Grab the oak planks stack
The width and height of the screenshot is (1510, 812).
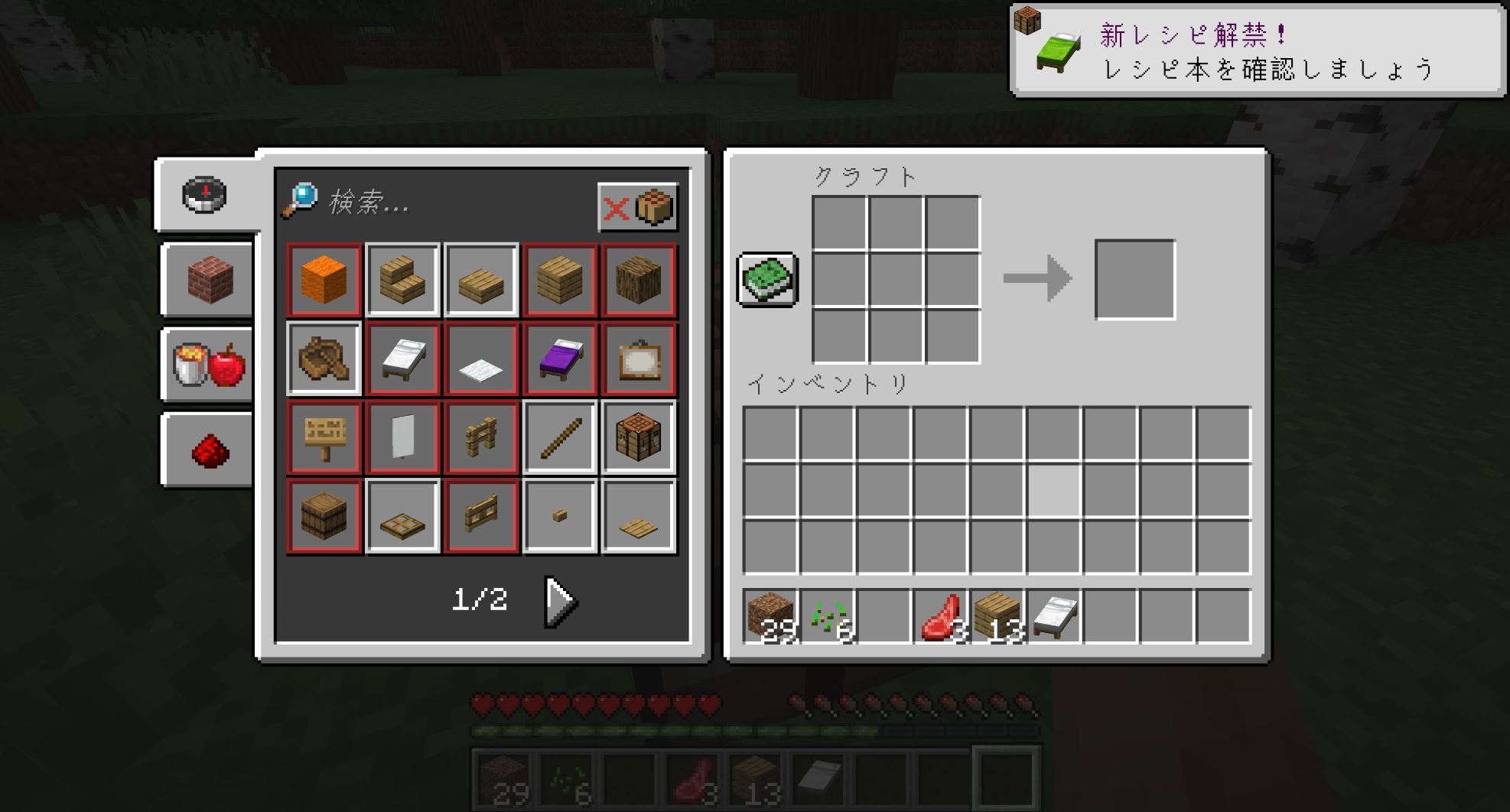click(997, 616)
